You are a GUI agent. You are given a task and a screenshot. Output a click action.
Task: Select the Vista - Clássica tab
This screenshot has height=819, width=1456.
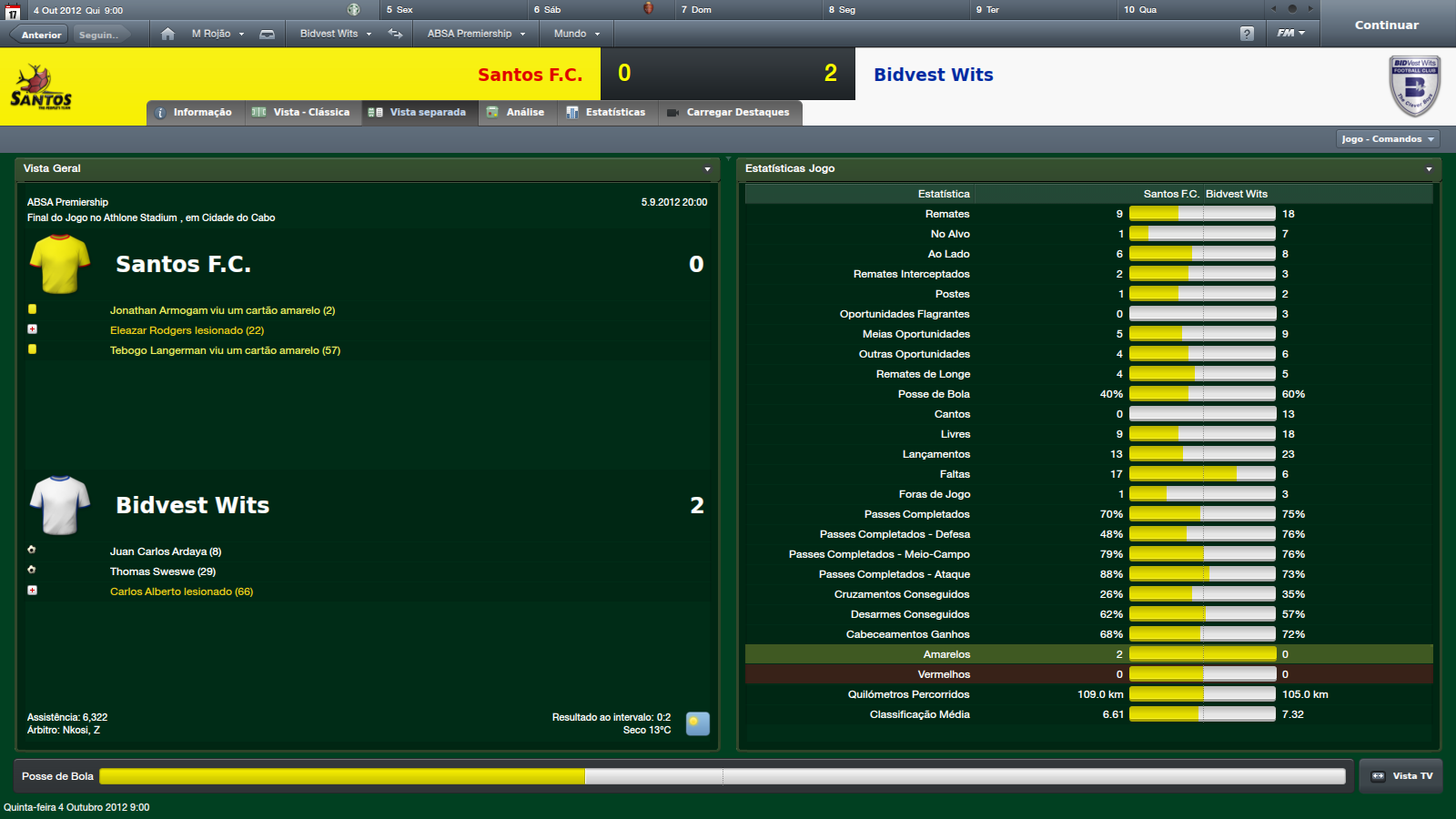[302, 113]
